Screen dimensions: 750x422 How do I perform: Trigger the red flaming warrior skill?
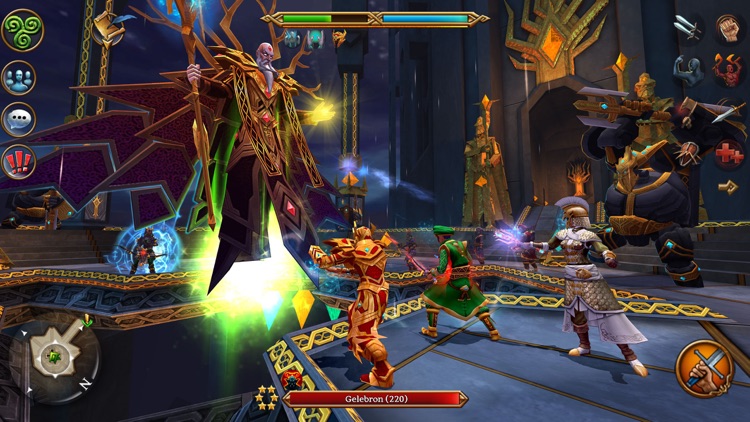pyautogui.click(x=729, y=70)
